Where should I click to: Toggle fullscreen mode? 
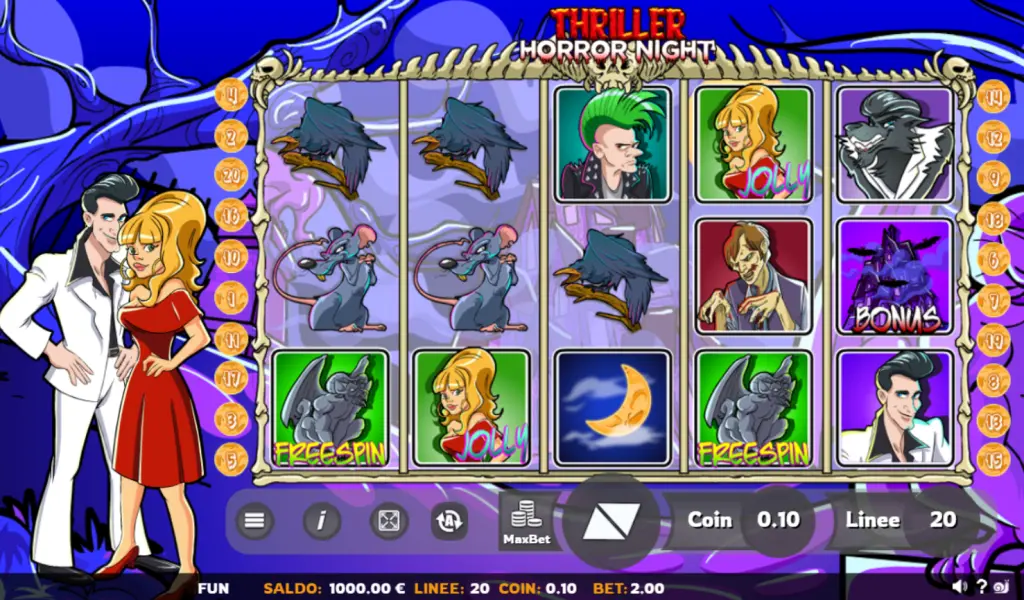pyautogui.click(x=388, y=520)
